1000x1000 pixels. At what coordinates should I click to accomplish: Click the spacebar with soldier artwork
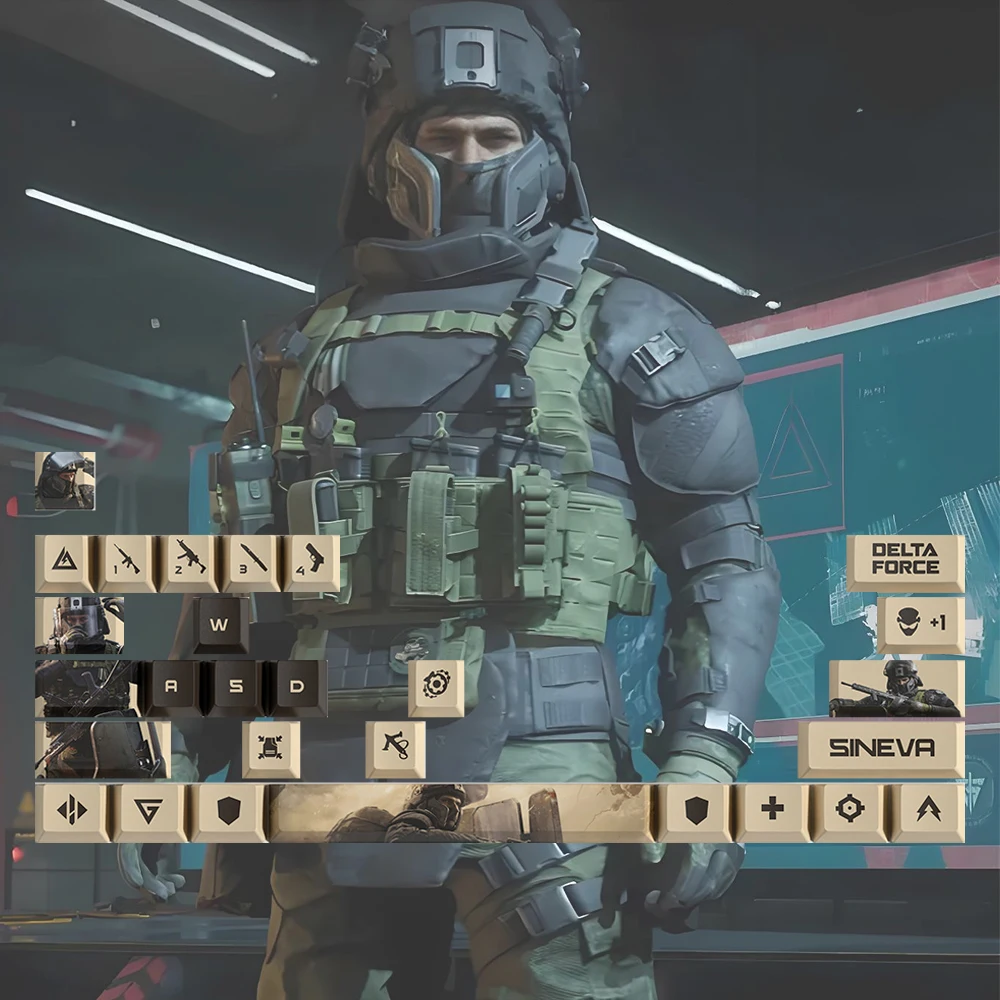(461, 811)
